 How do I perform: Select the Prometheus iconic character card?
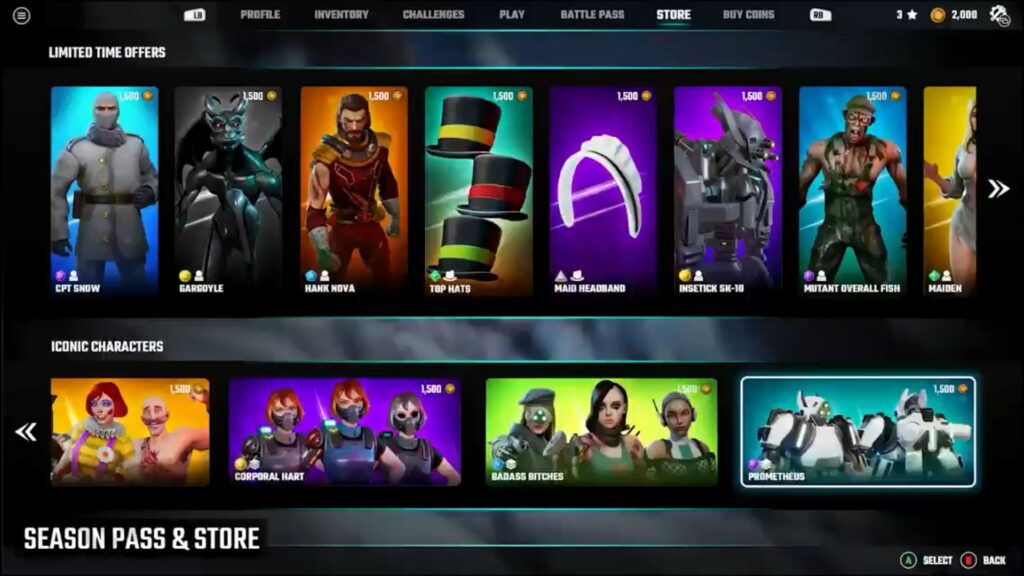858,431
